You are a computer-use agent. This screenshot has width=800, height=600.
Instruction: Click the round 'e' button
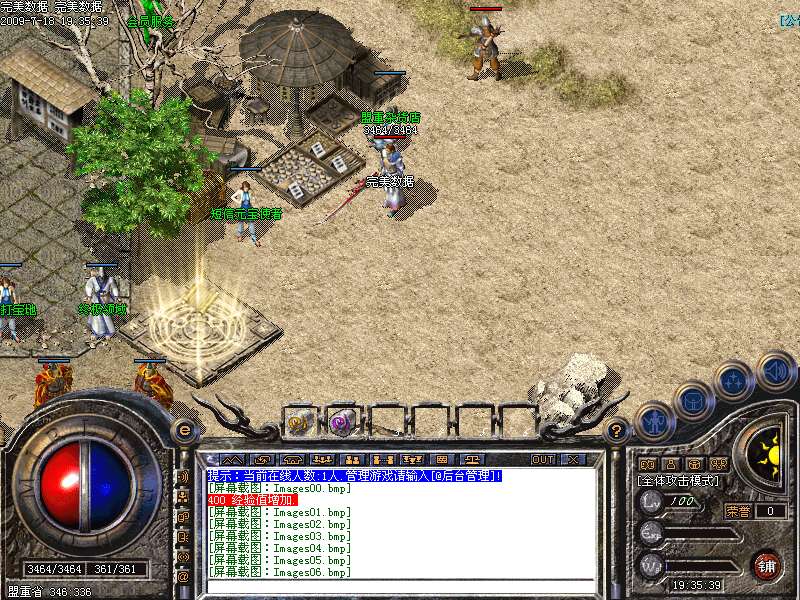click(184, 431)
